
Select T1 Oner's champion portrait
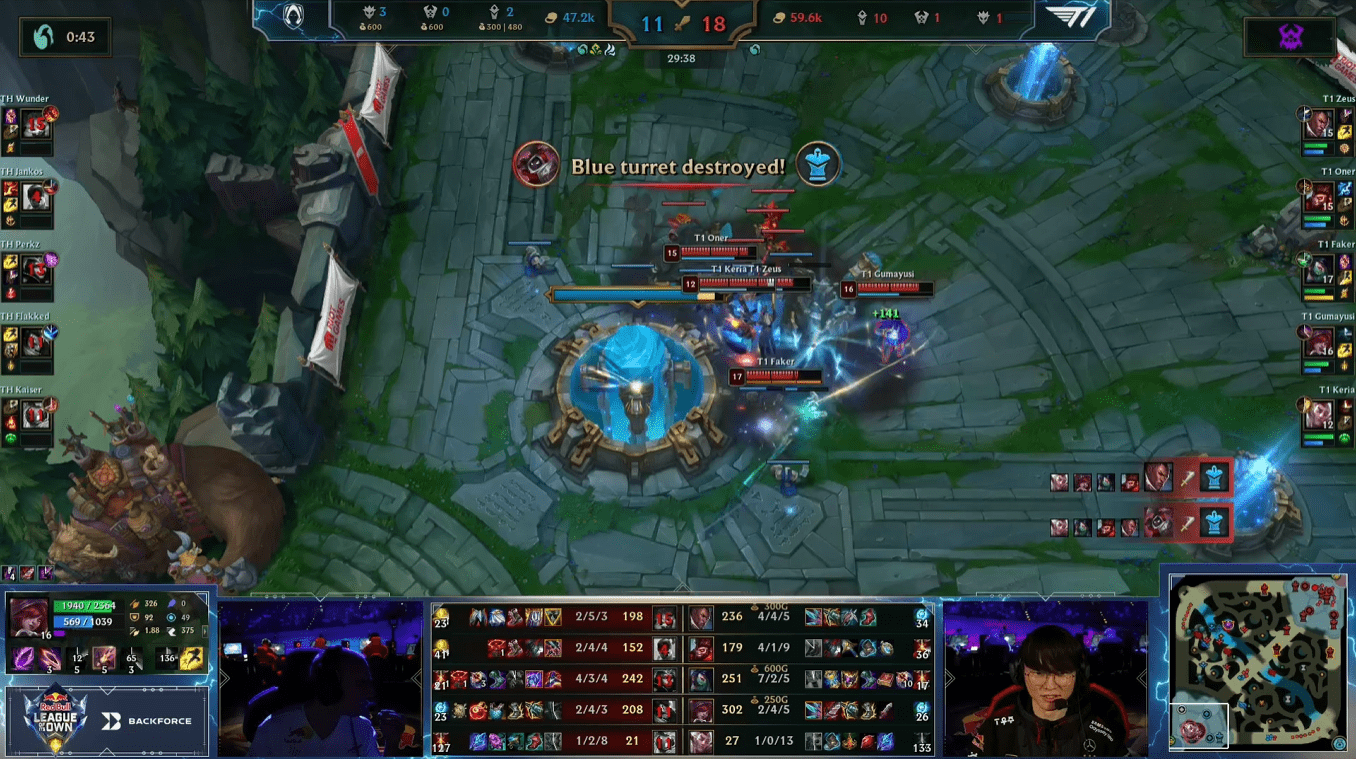tap(1318, 198)
